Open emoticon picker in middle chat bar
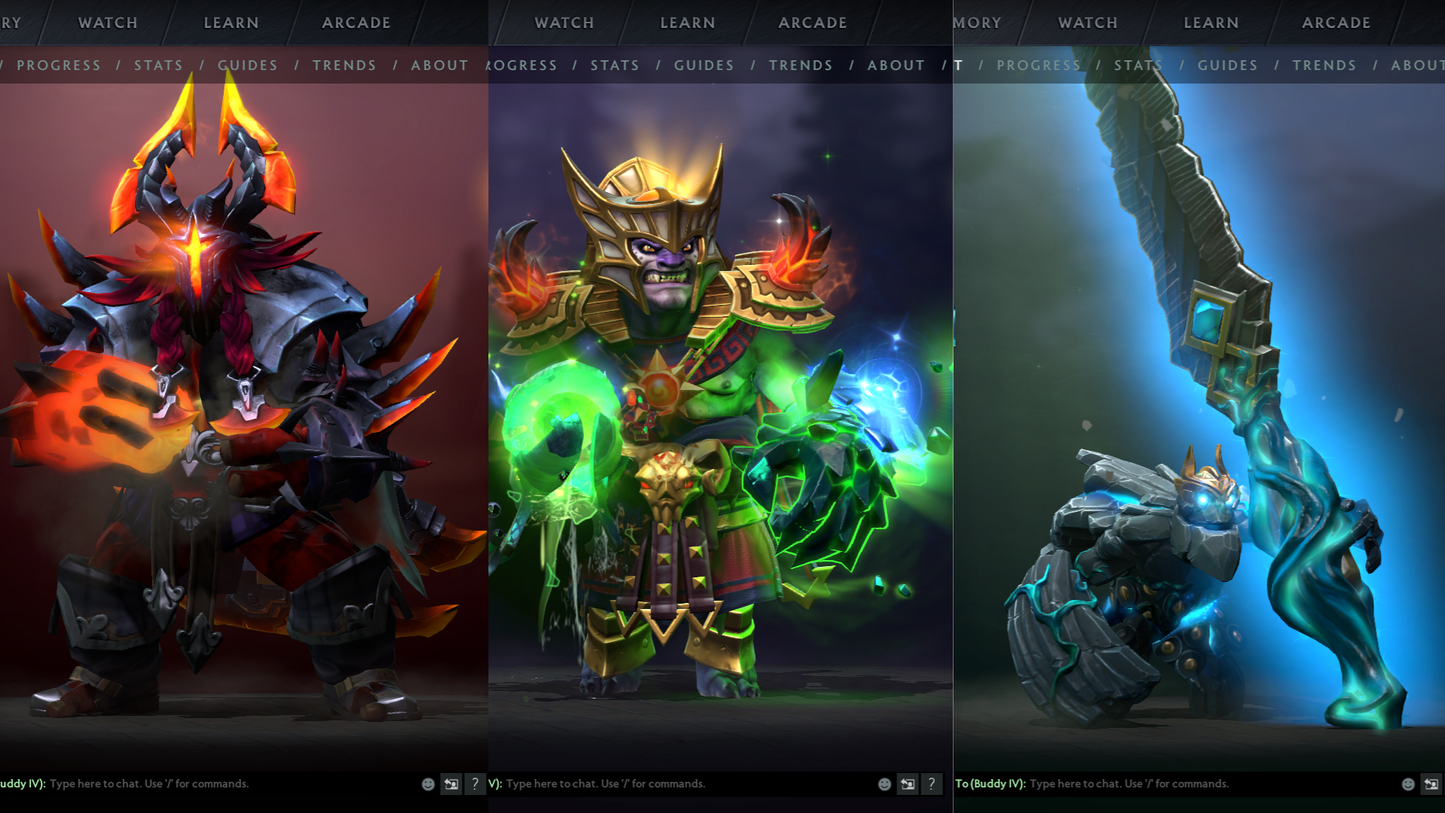Screen dimensions: 1445x813 884,784
